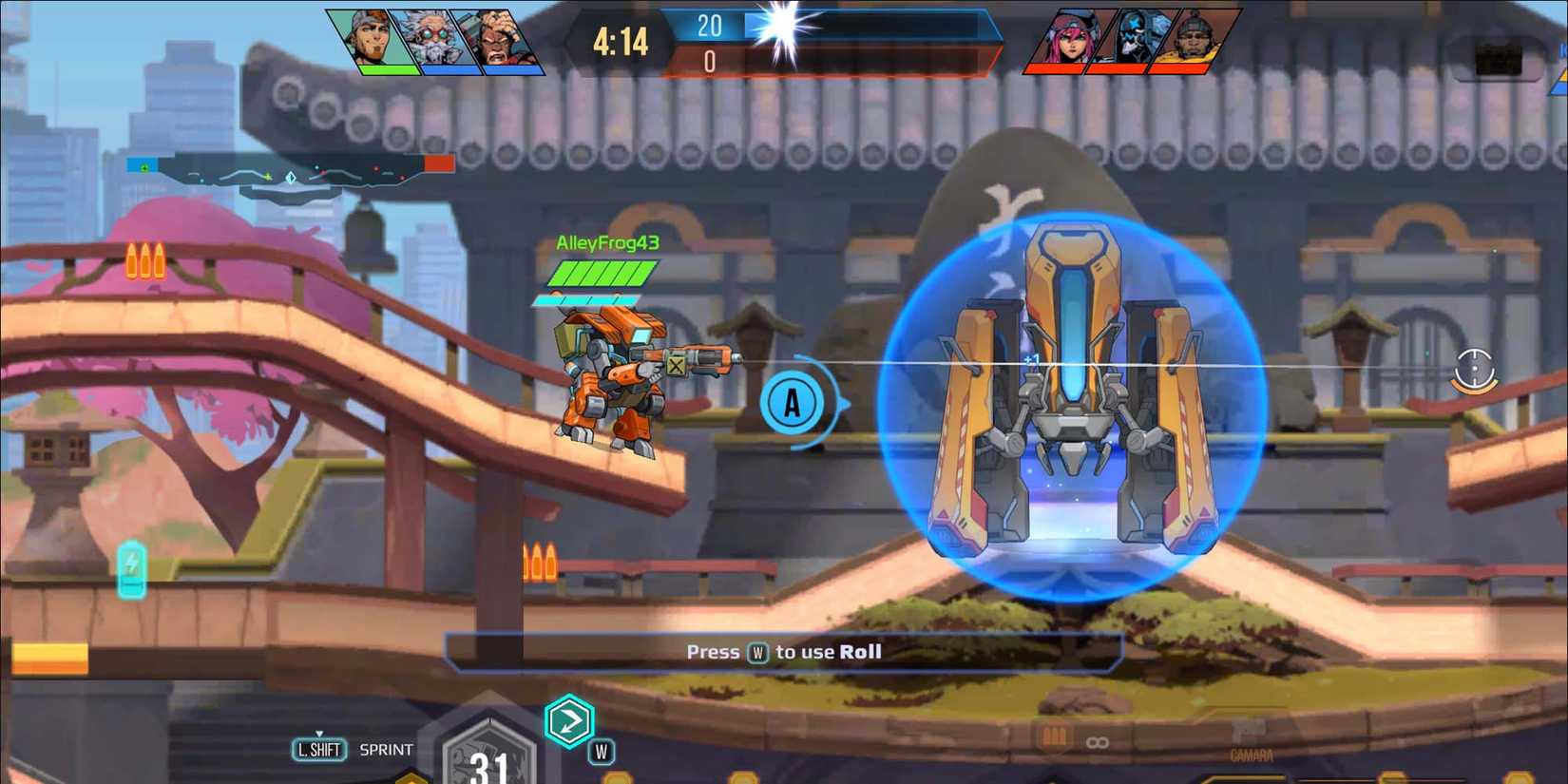Image resolution: width=1568 pixels, height=784 pixels.
Task: Click the Press W to use Roll banner
Action: click(x=785, y=652)
